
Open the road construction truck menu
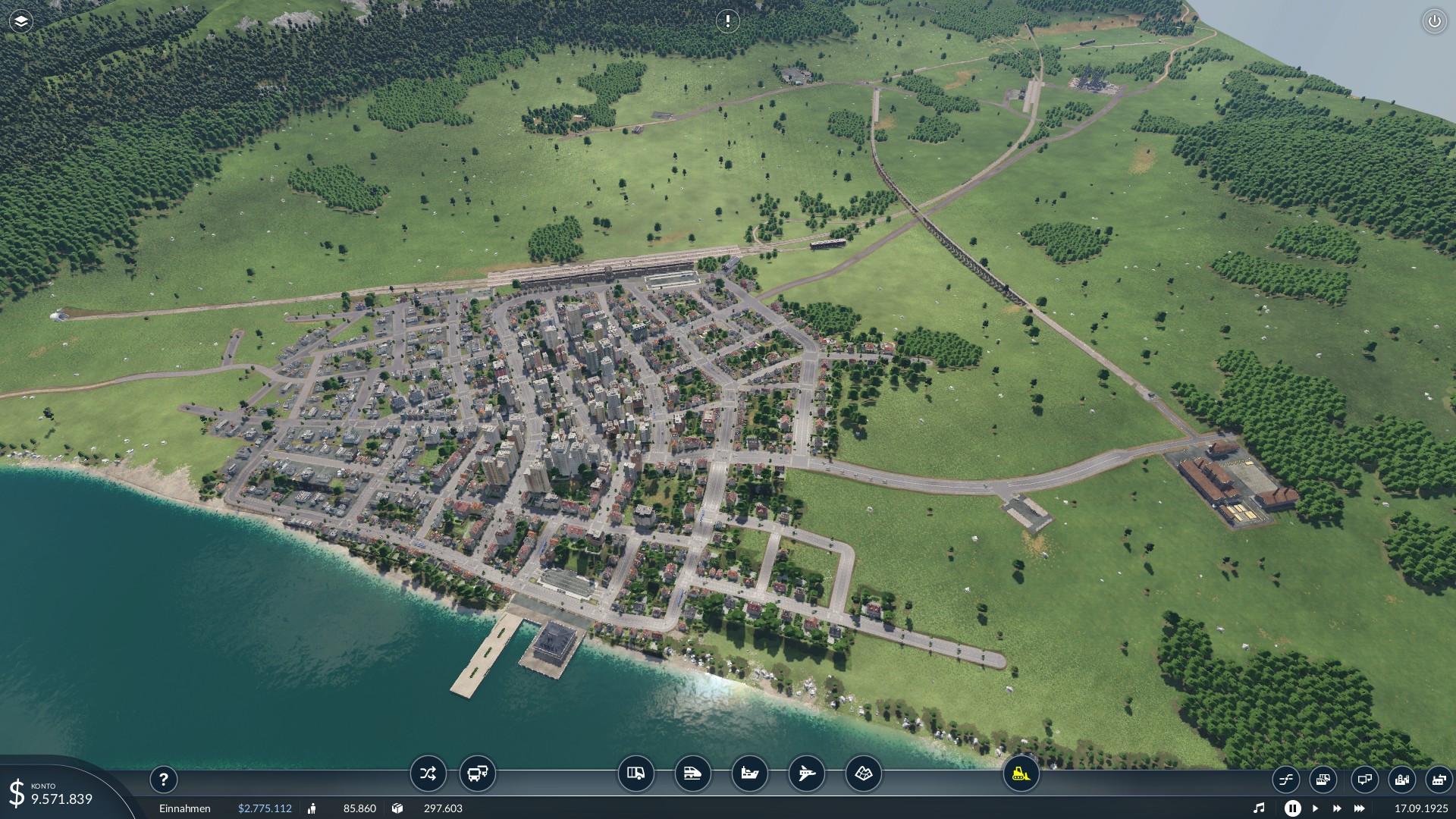(636, 773)
